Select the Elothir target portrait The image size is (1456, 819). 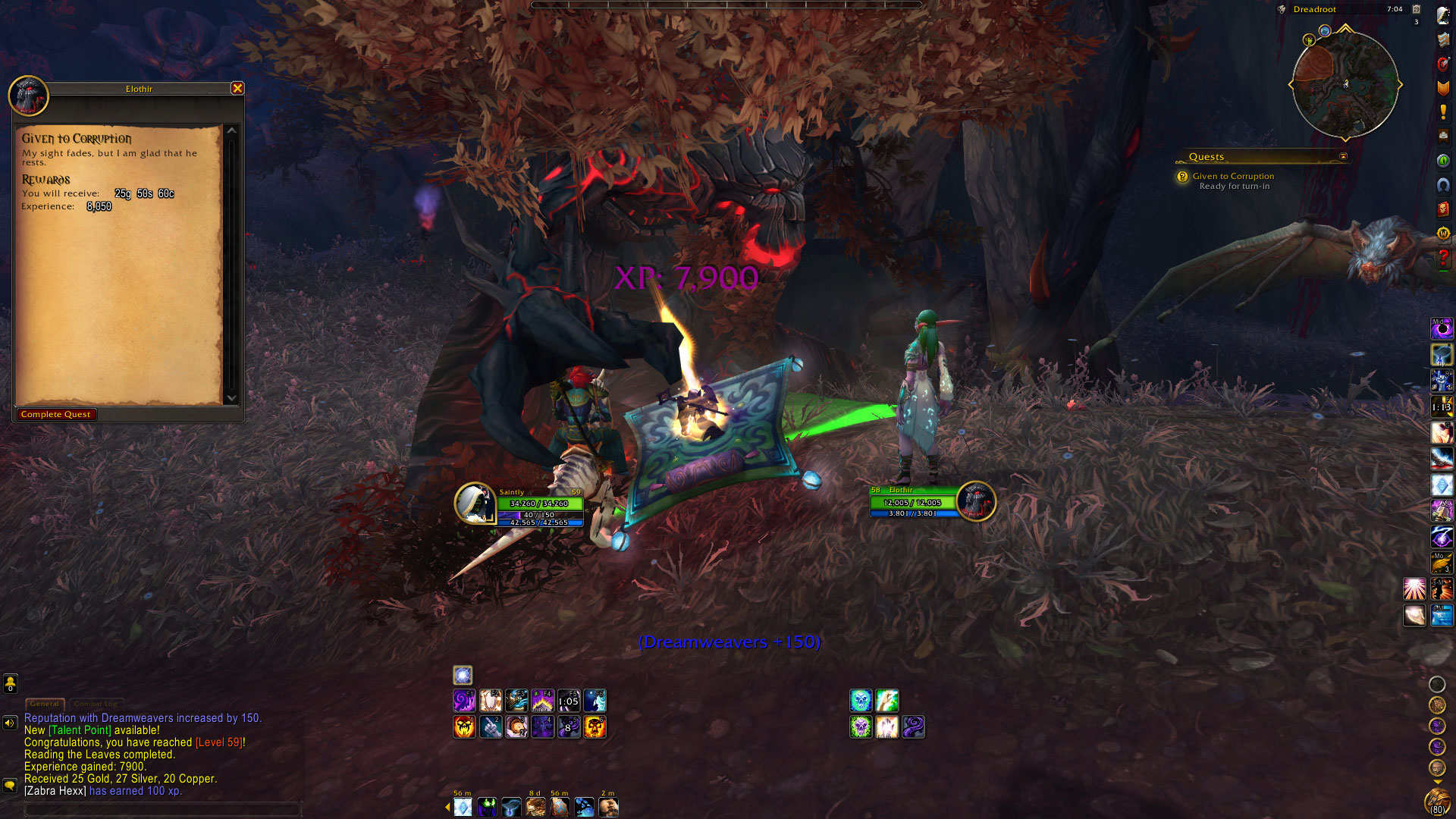coord(975,501)
